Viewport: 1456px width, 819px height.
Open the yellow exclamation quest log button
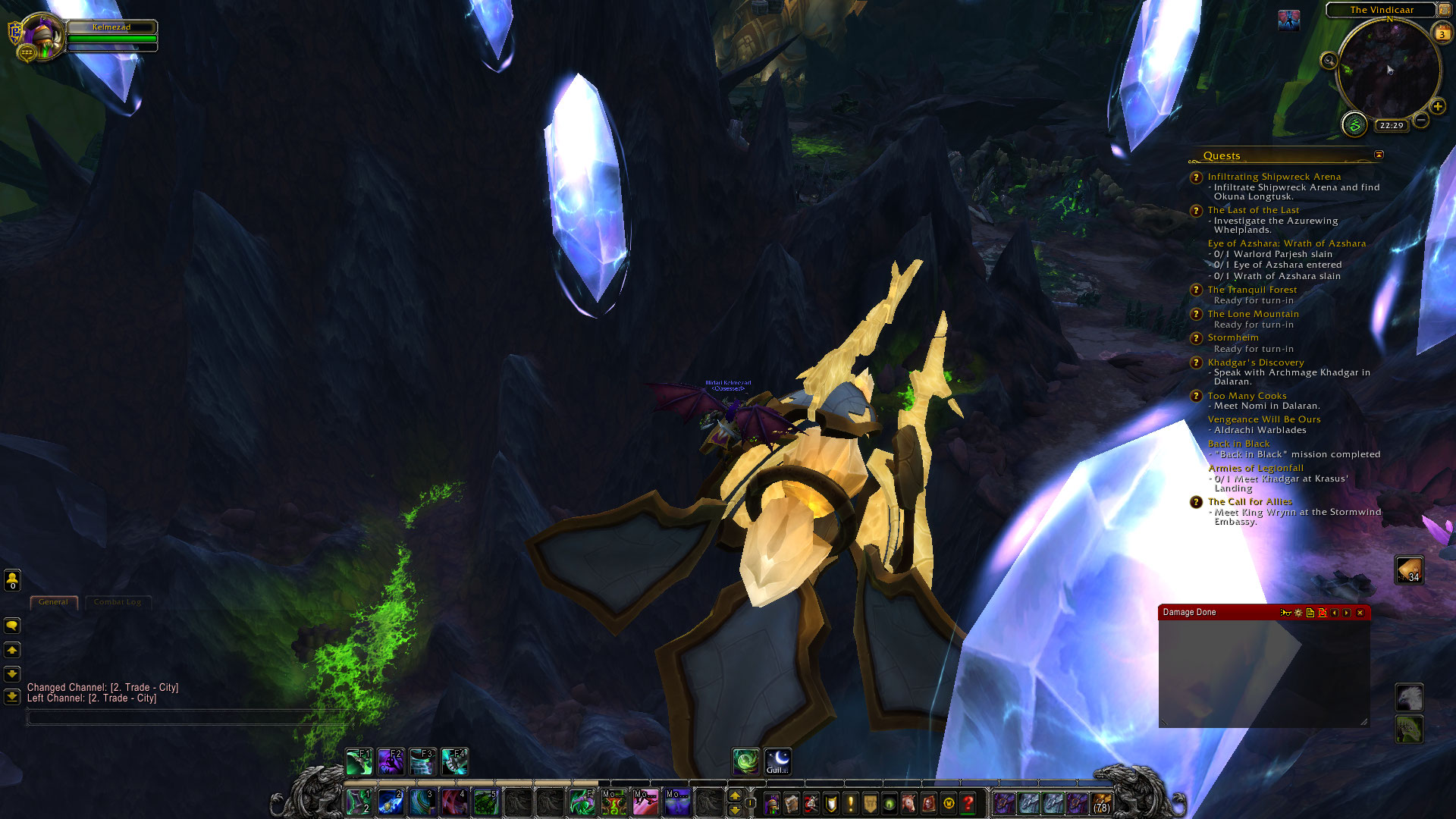[x=851, y=803]
